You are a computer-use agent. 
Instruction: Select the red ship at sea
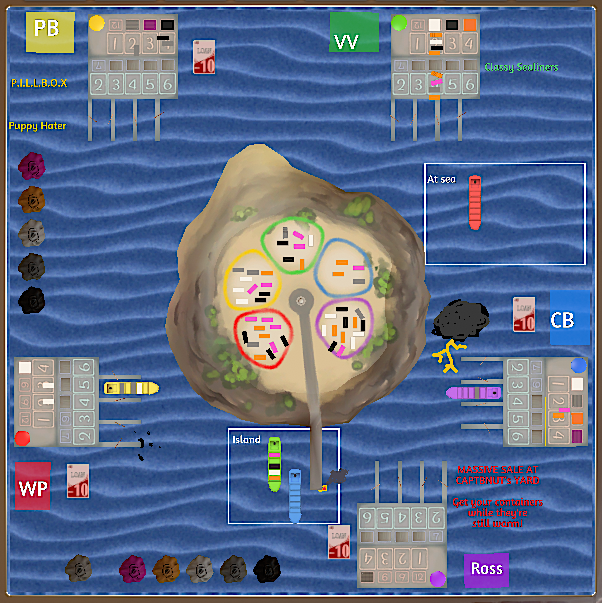475,202
